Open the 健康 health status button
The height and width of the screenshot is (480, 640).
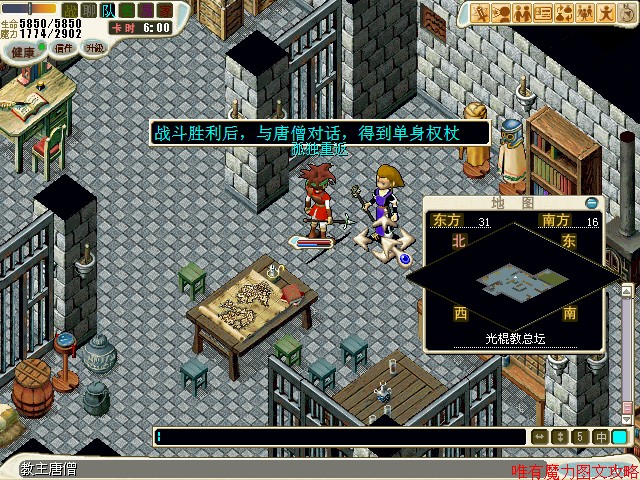[x=22, y=50]
